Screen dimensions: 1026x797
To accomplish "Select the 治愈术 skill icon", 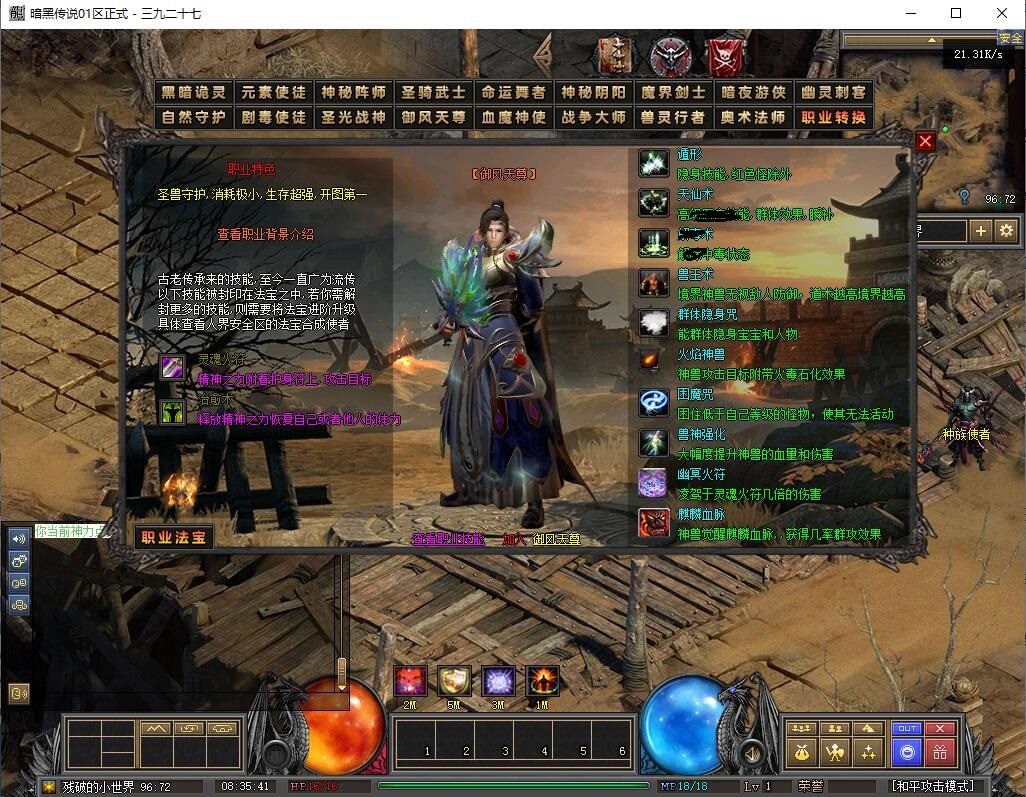I will click(173, 411).
